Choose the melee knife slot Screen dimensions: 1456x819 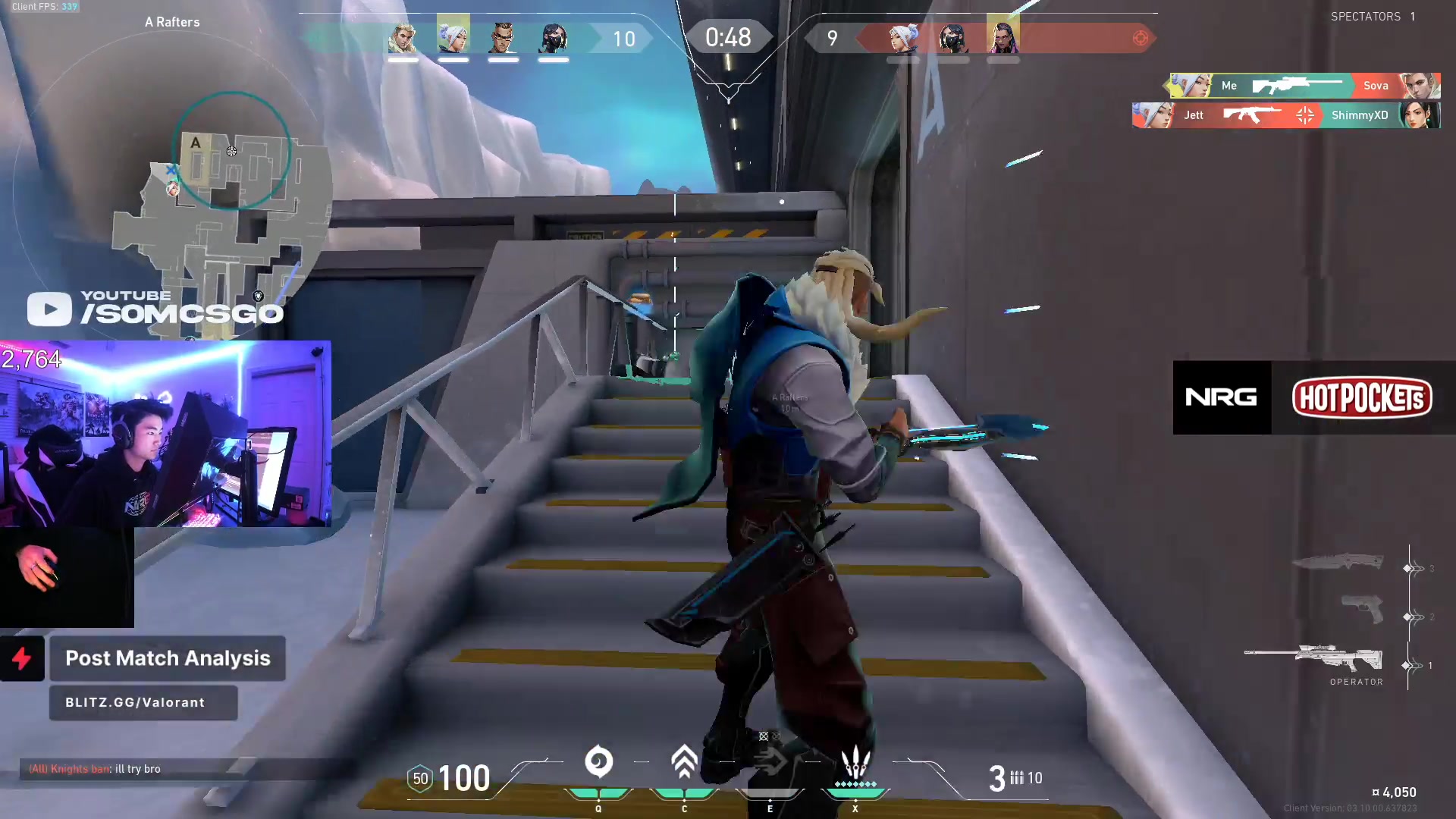point(1338,562)
